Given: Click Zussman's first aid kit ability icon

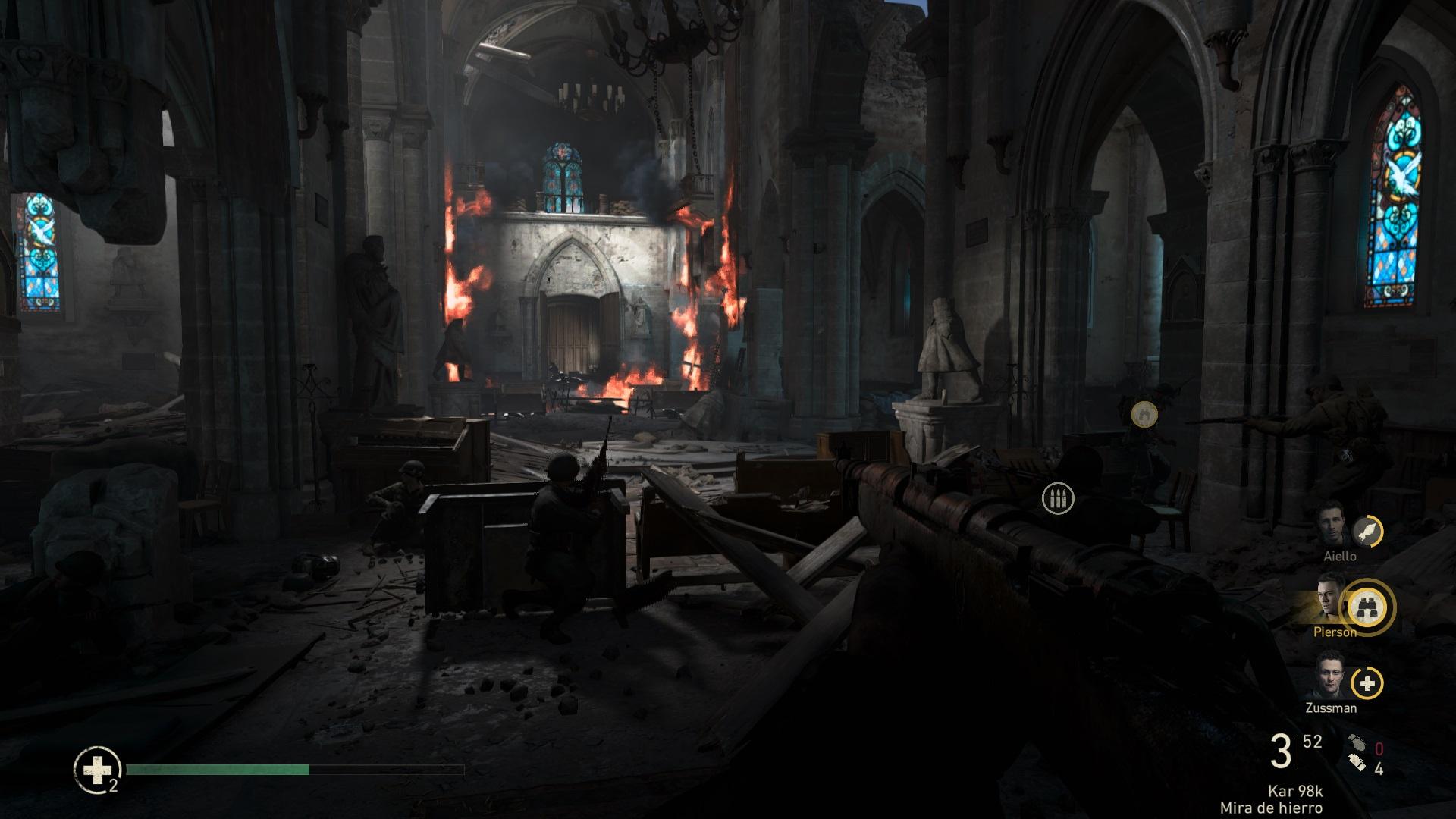Looking at the screenshot, I should 1367,682.
